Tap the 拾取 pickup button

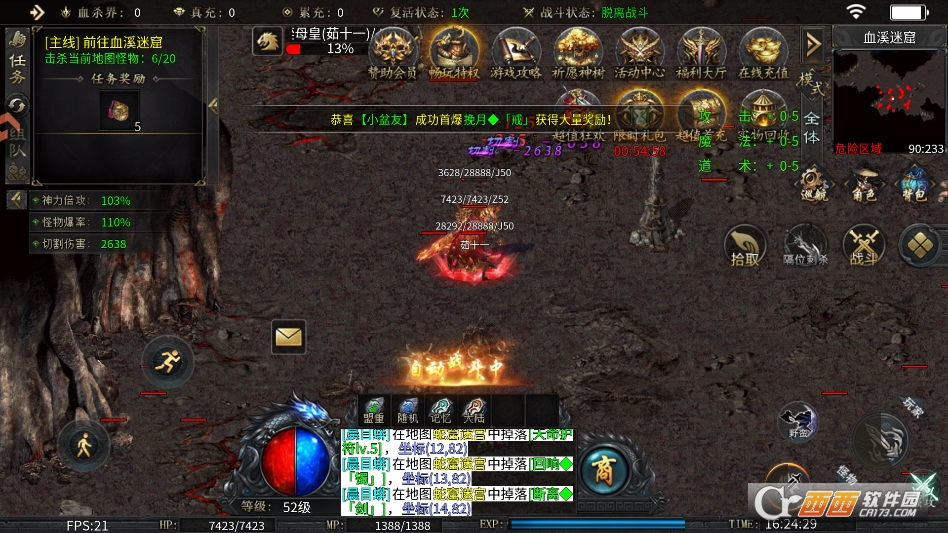coord(744,246)
